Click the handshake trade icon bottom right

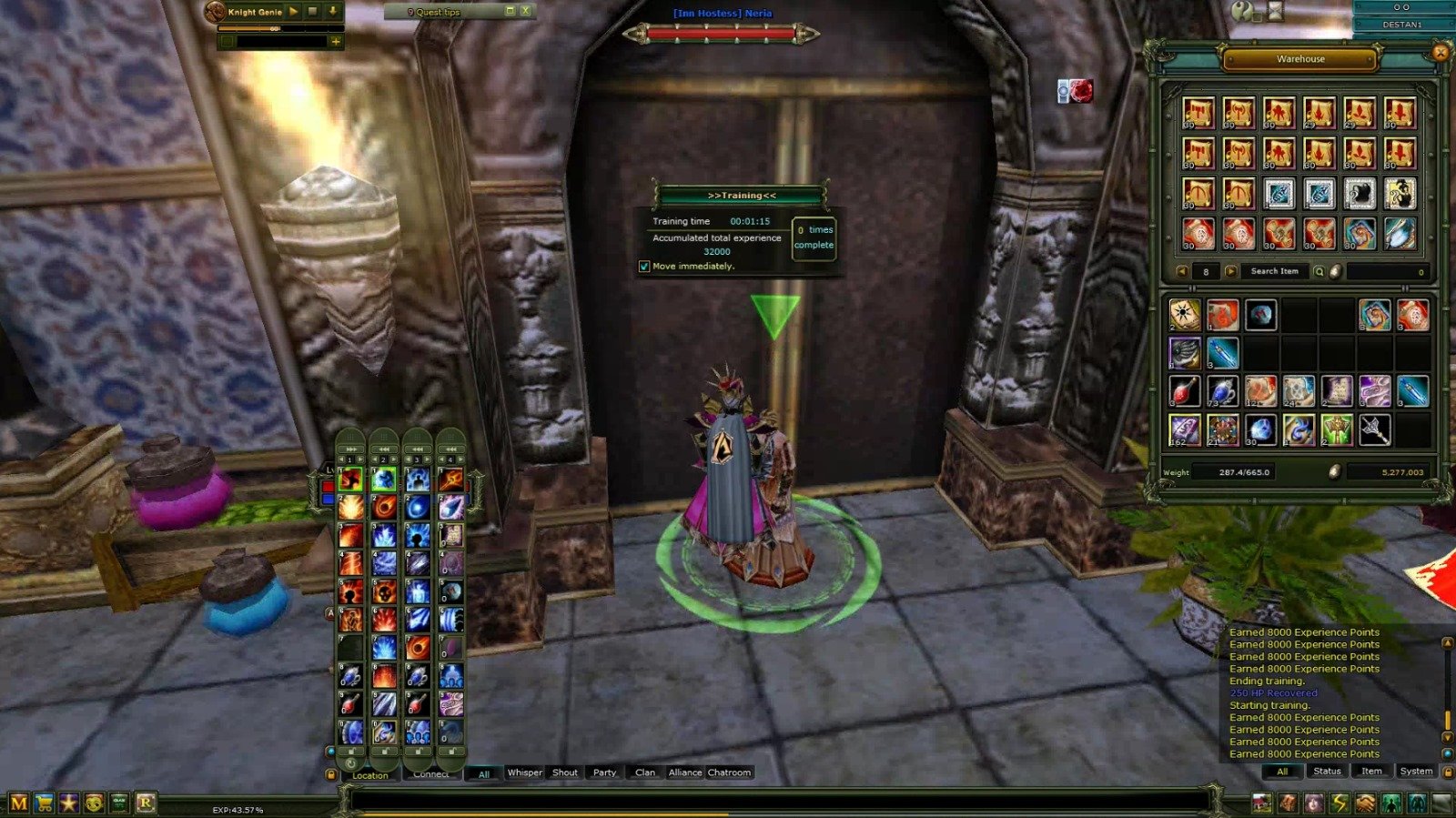[1365, 802]
